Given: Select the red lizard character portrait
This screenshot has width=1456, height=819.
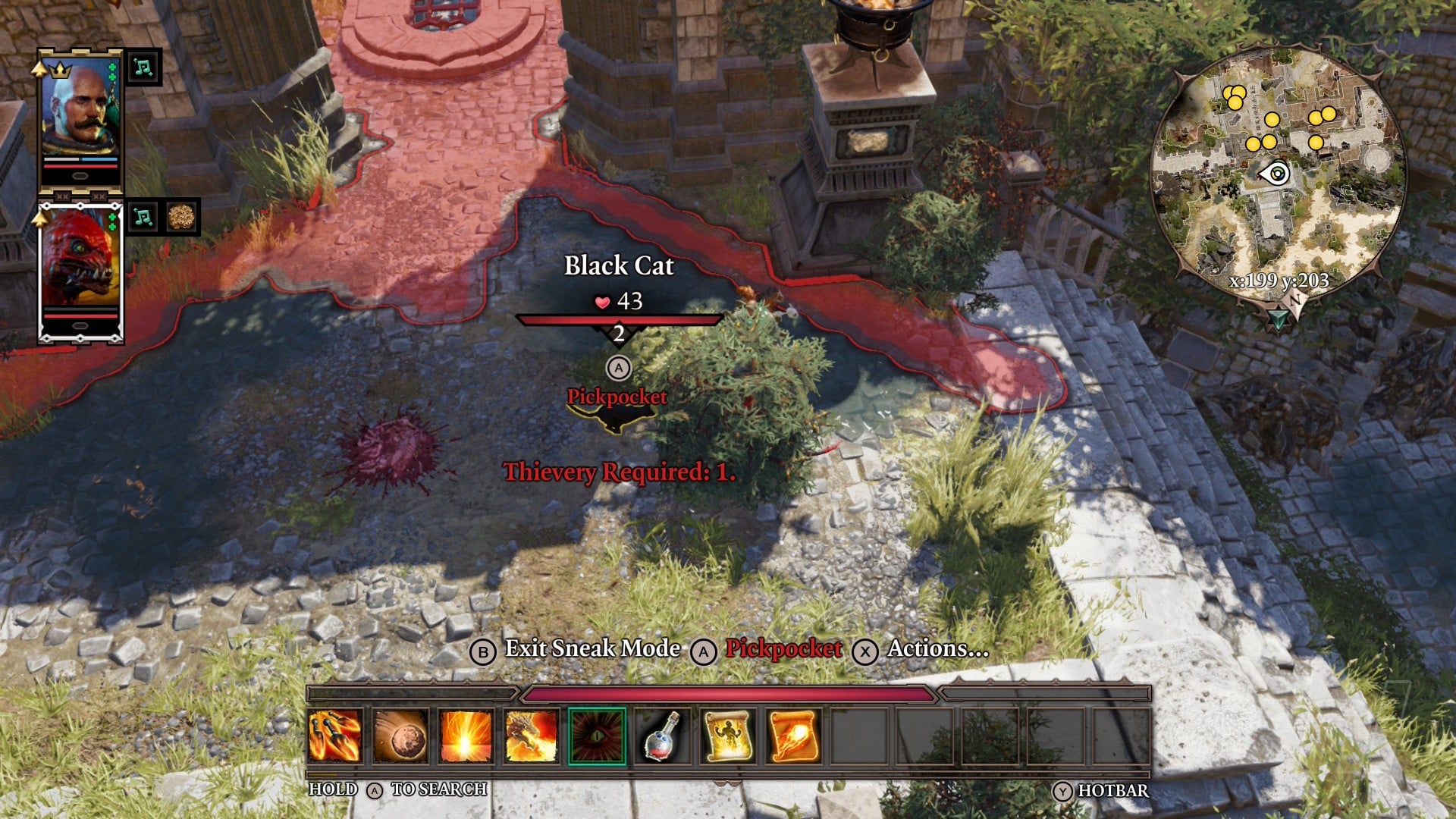Looking at the screenshot, I should click(x=80, y=260).
